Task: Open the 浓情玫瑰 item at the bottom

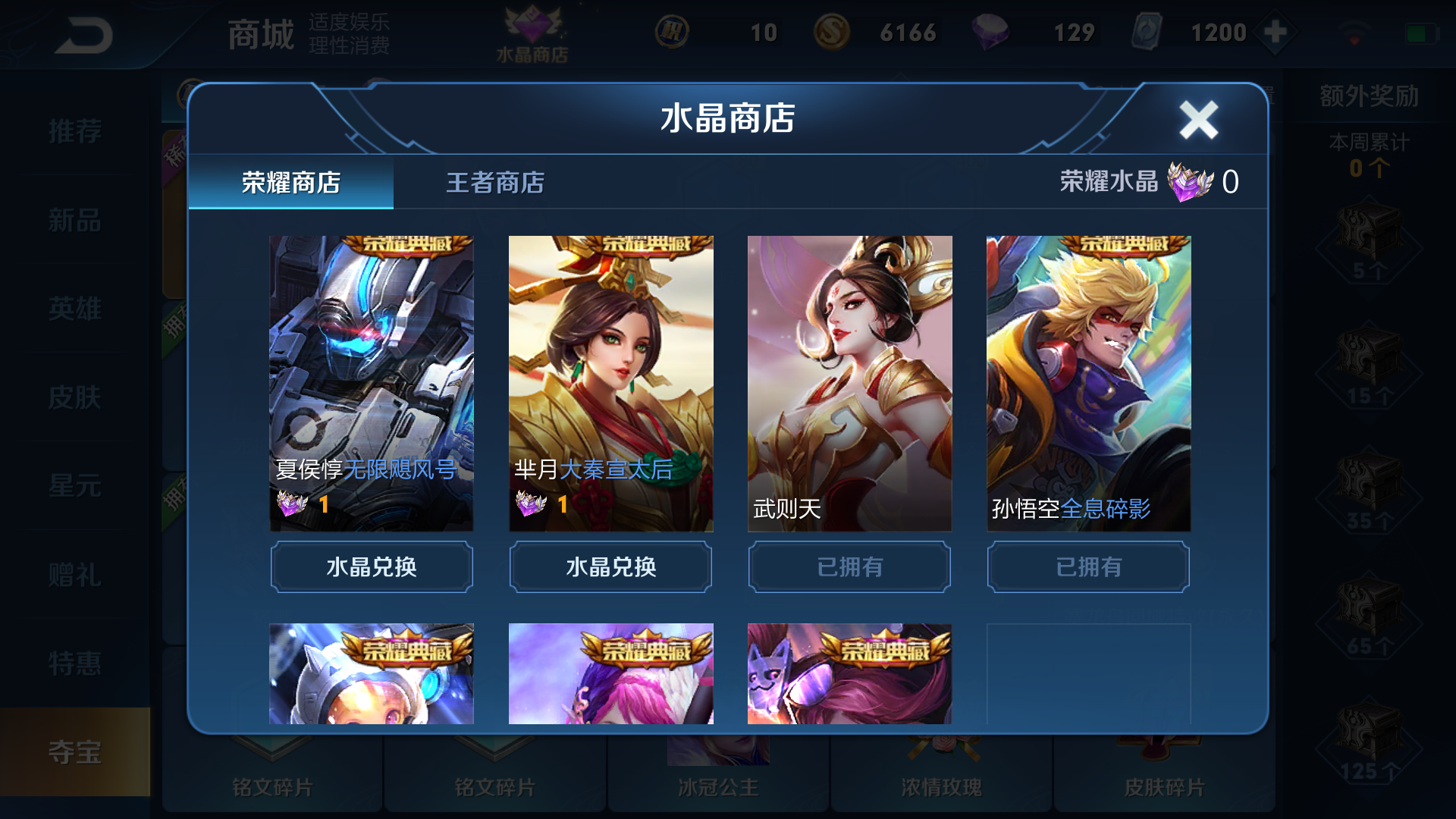Action: (942, 787)
